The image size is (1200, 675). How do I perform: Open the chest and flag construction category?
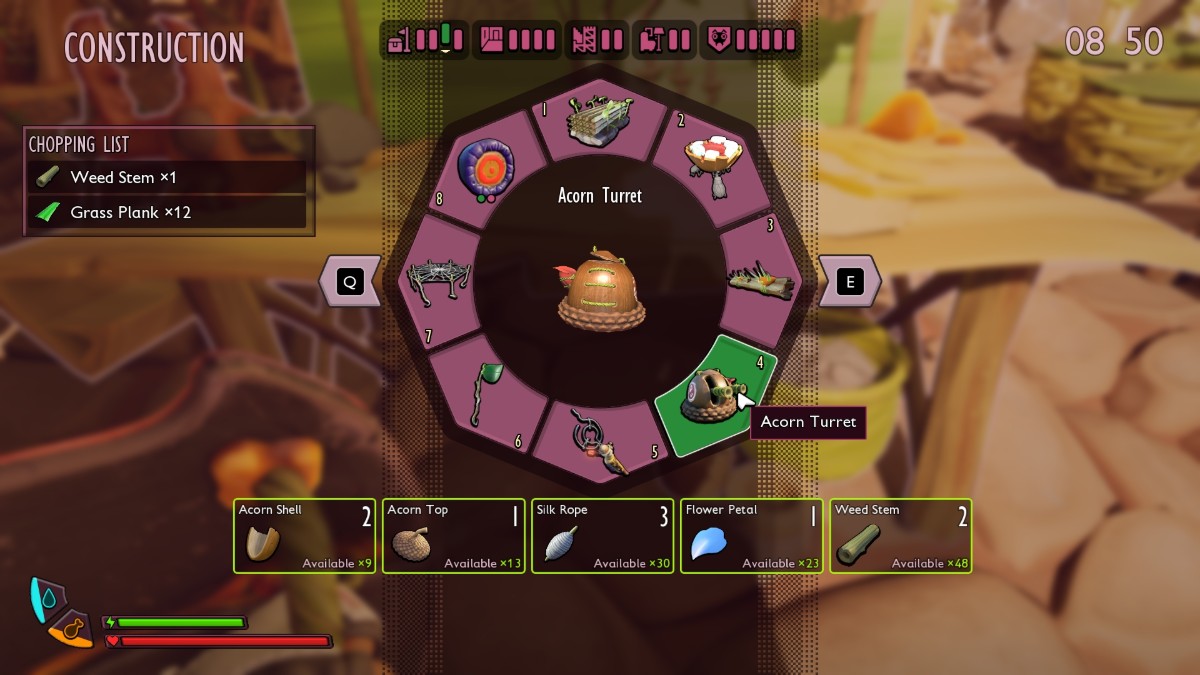[x=423, y=40]
